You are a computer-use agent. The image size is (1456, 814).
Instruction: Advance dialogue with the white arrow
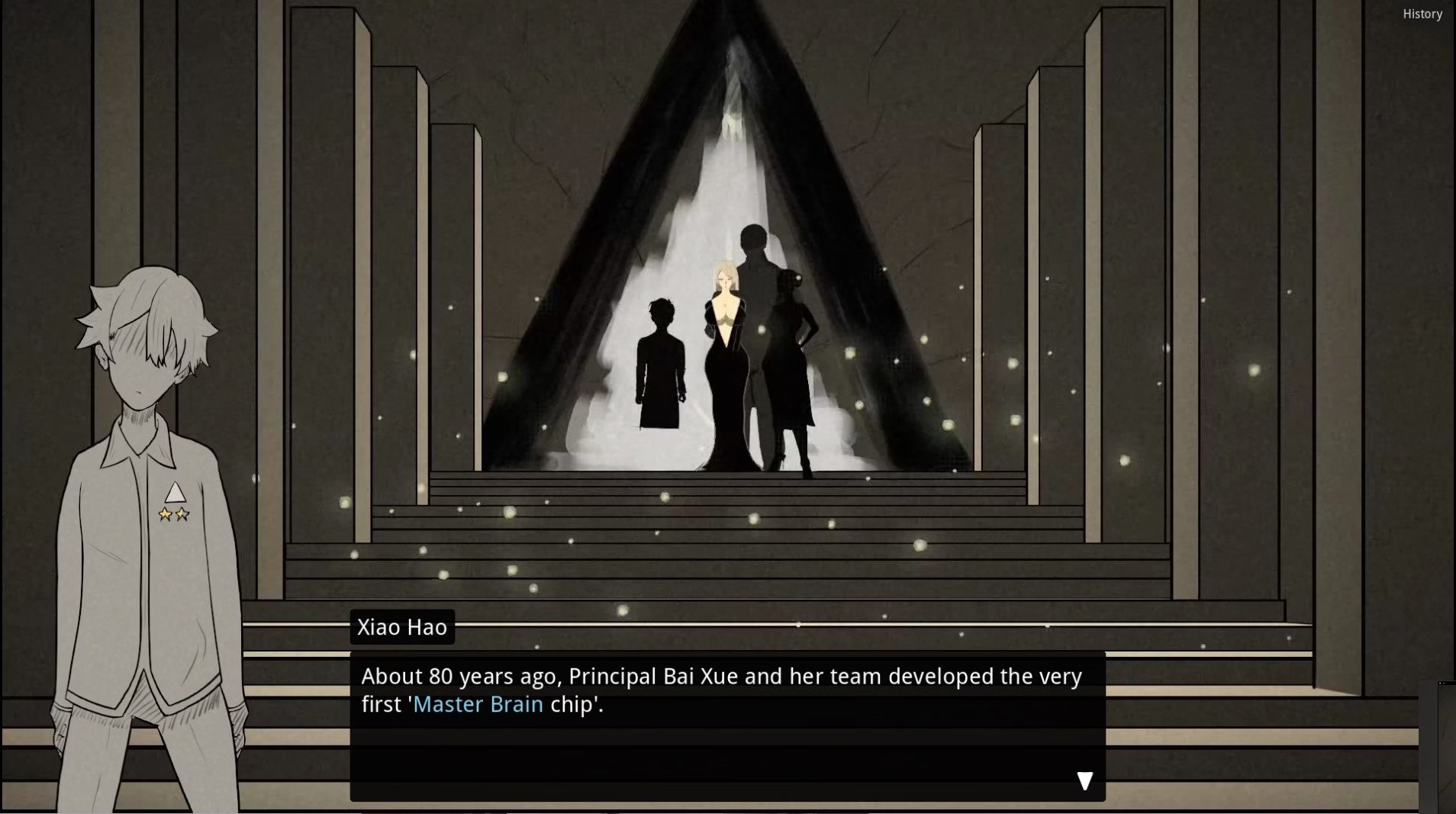(x=1084, y=780)
